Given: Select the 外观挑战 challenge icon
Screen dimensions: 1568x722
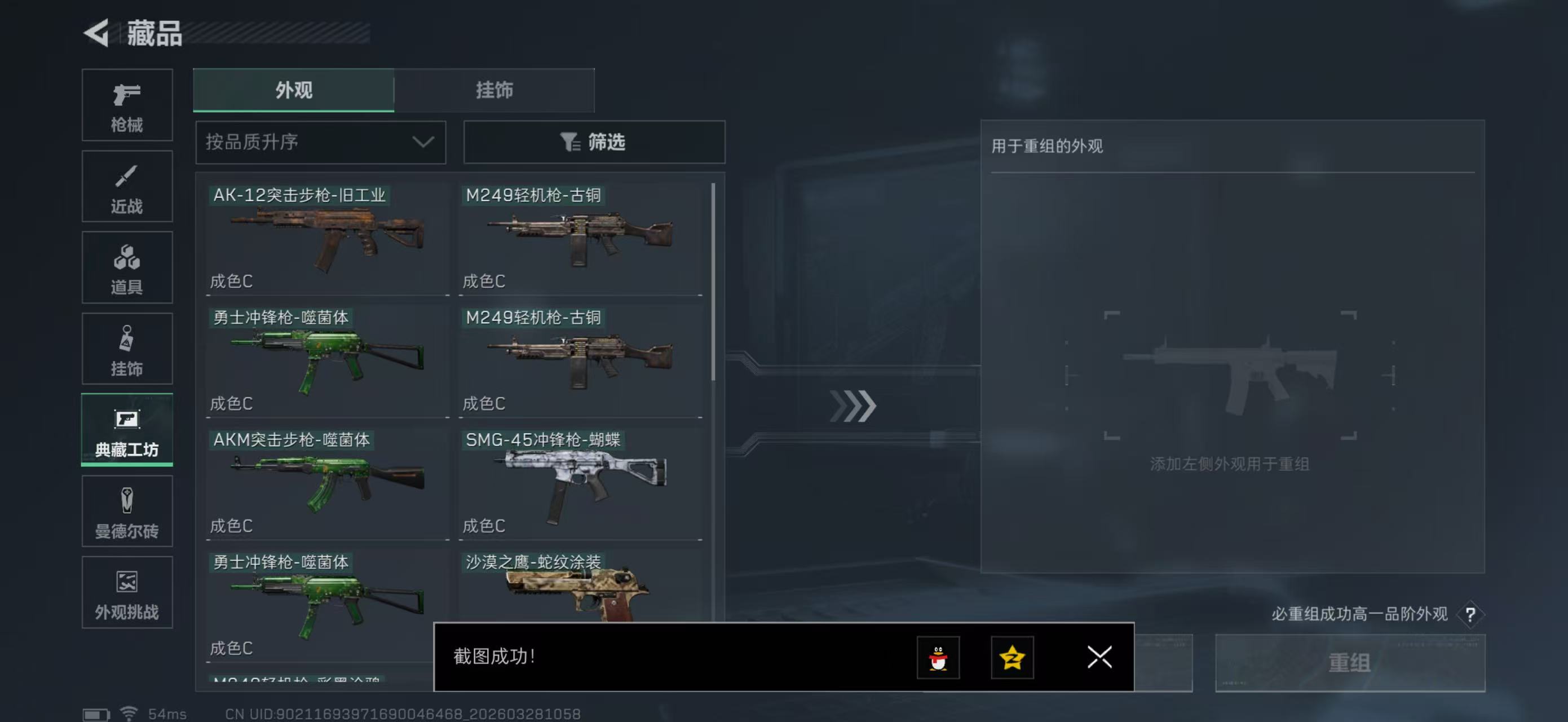Looking at the screenshot, I should click(x=127, y=592).
